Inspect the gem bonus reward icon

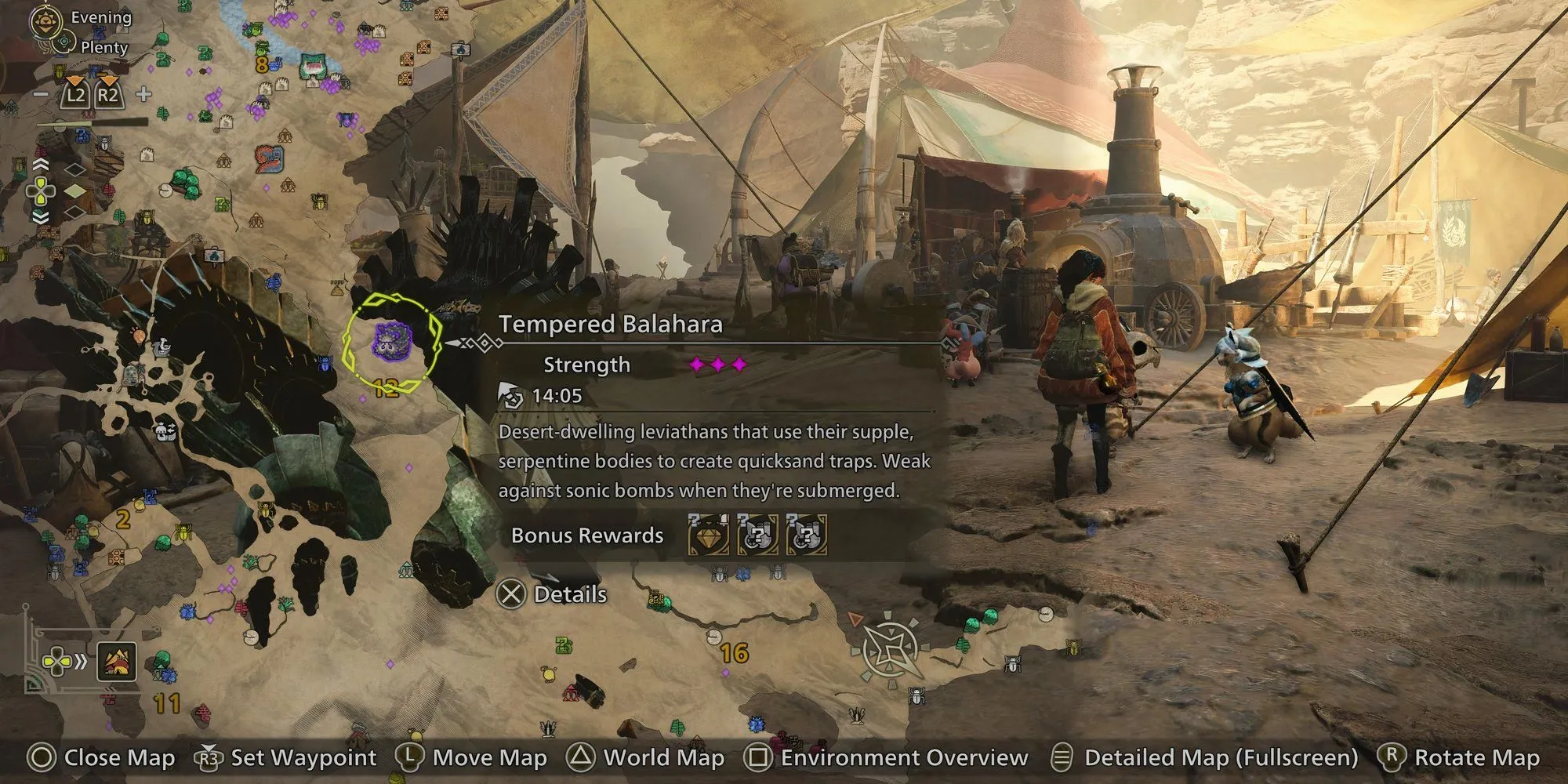tap(708, 535)
